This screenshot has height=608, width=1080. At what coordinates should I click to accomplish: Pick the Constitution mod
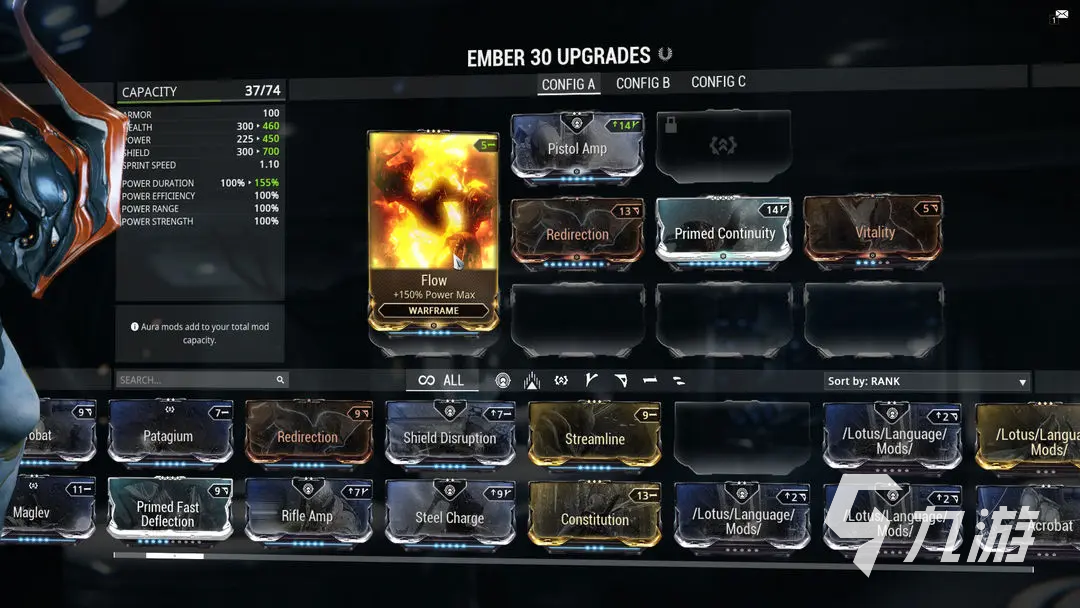594,519
